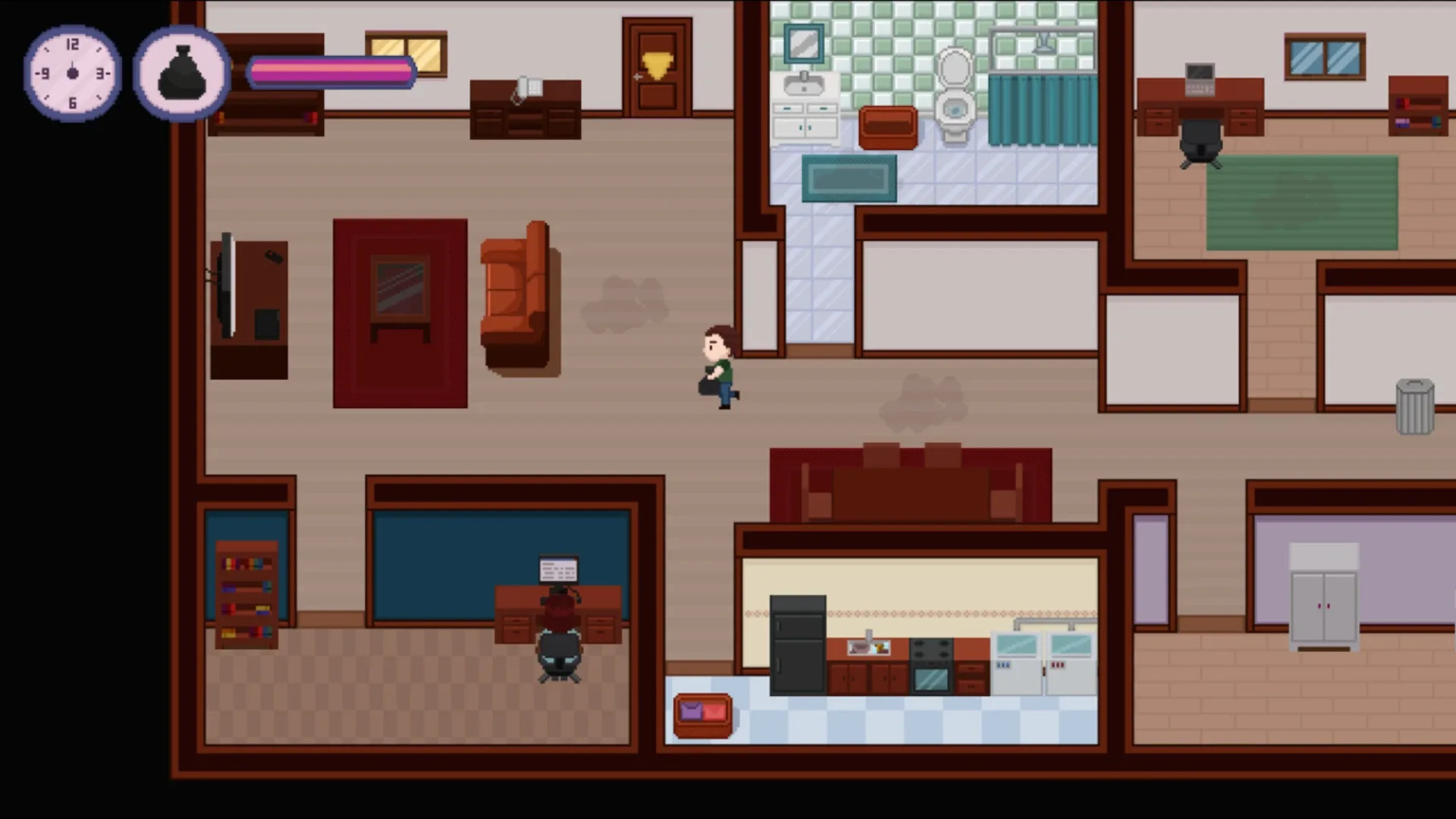The image size is (1456, 819).
Task: Click the telephone on the hallway dresser
Action: pos(527,86)
